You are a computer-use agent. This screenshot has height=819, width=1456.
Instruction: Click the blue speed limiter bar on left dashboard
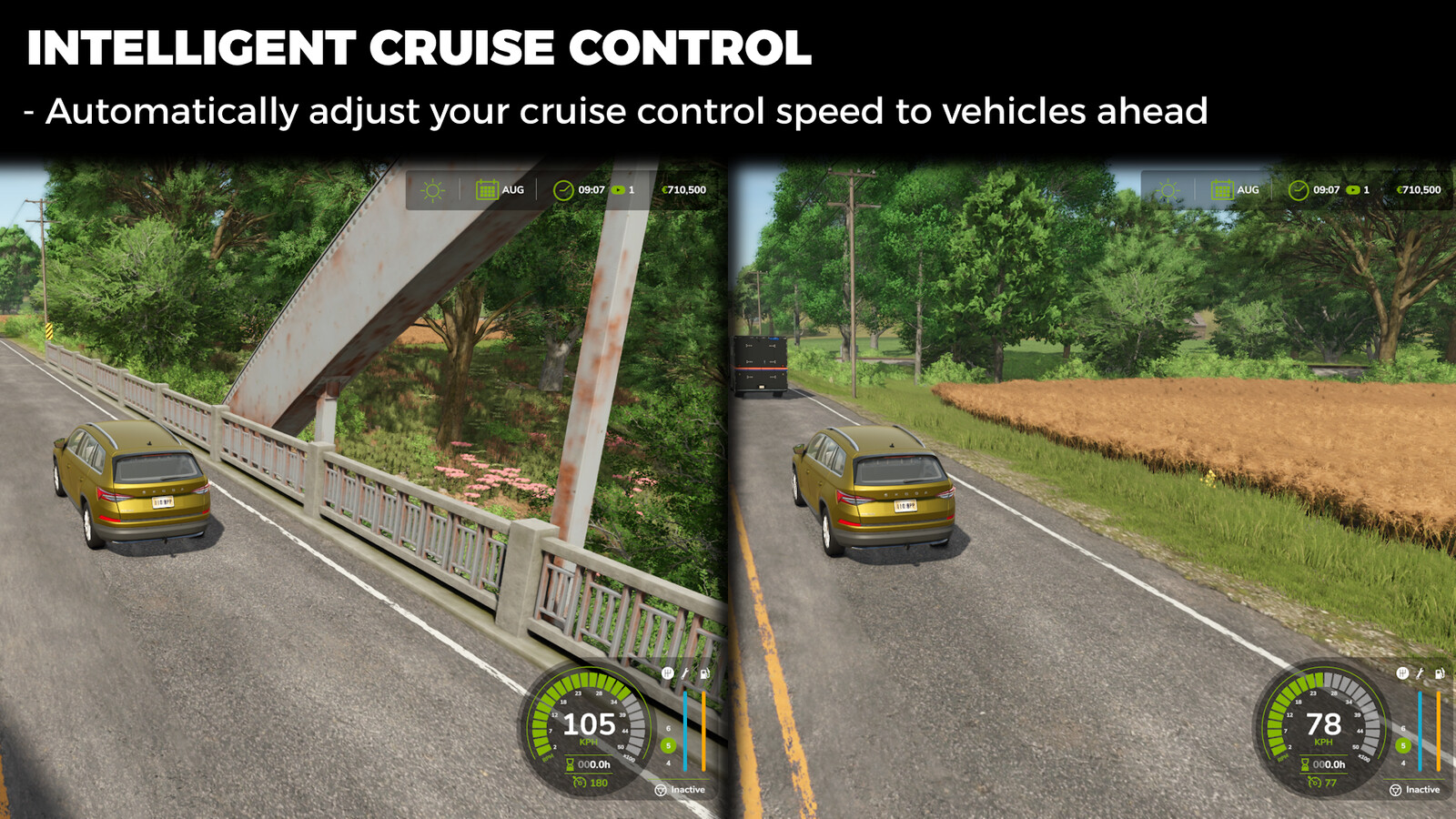pyautogui.click(x=684, y=731)
